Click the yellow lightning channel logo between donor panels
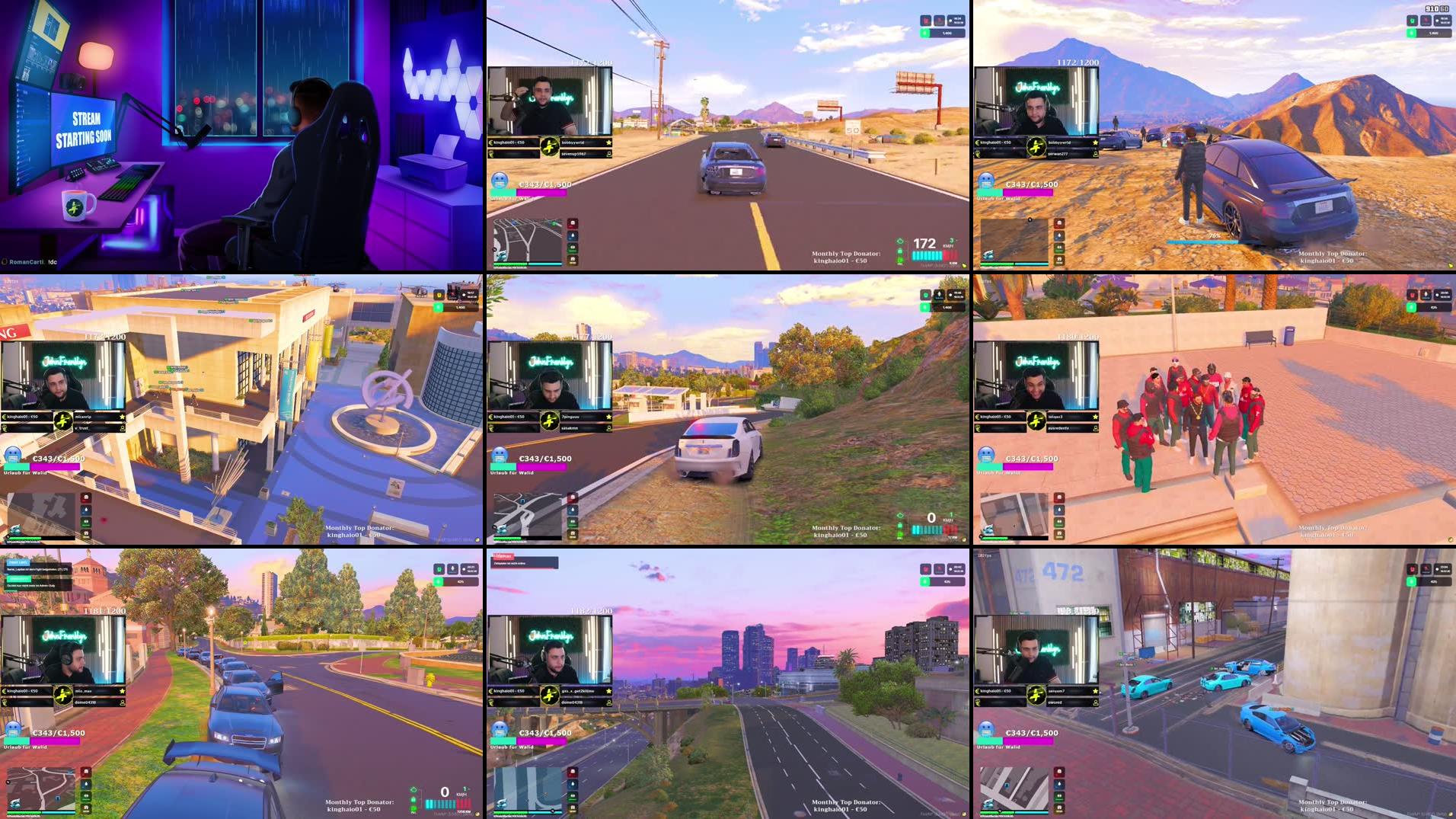The image size is (1456, 819). coord(550,147)
